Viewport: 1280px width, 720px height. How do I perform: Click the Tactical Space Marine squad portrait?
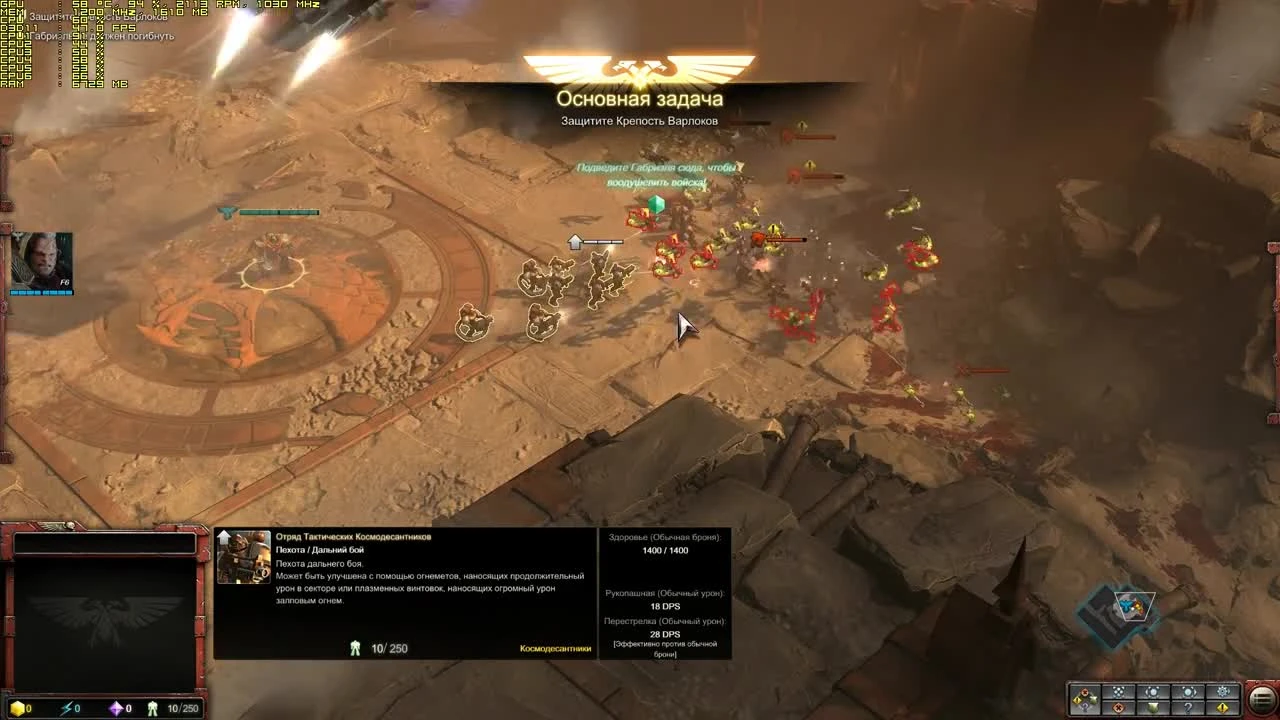pyautogui.click(x=242, y=557)
